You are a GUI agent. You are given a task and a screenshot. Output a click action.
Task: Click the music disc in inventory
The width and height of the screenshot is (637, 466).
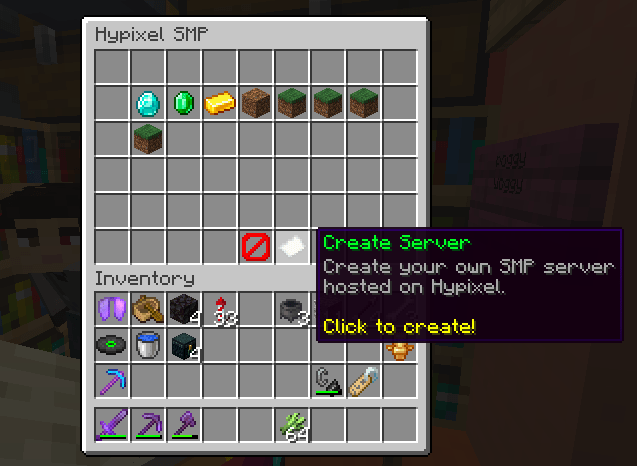112,345
